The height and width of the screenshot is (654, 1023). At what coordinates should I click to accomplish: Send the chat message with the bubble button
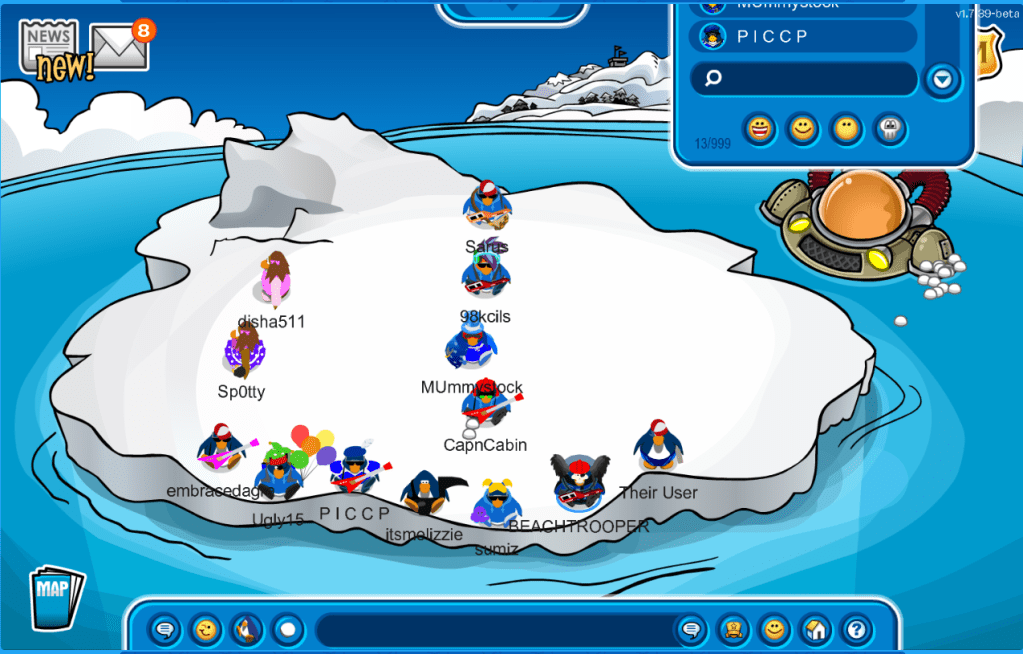tap(690, 629)
